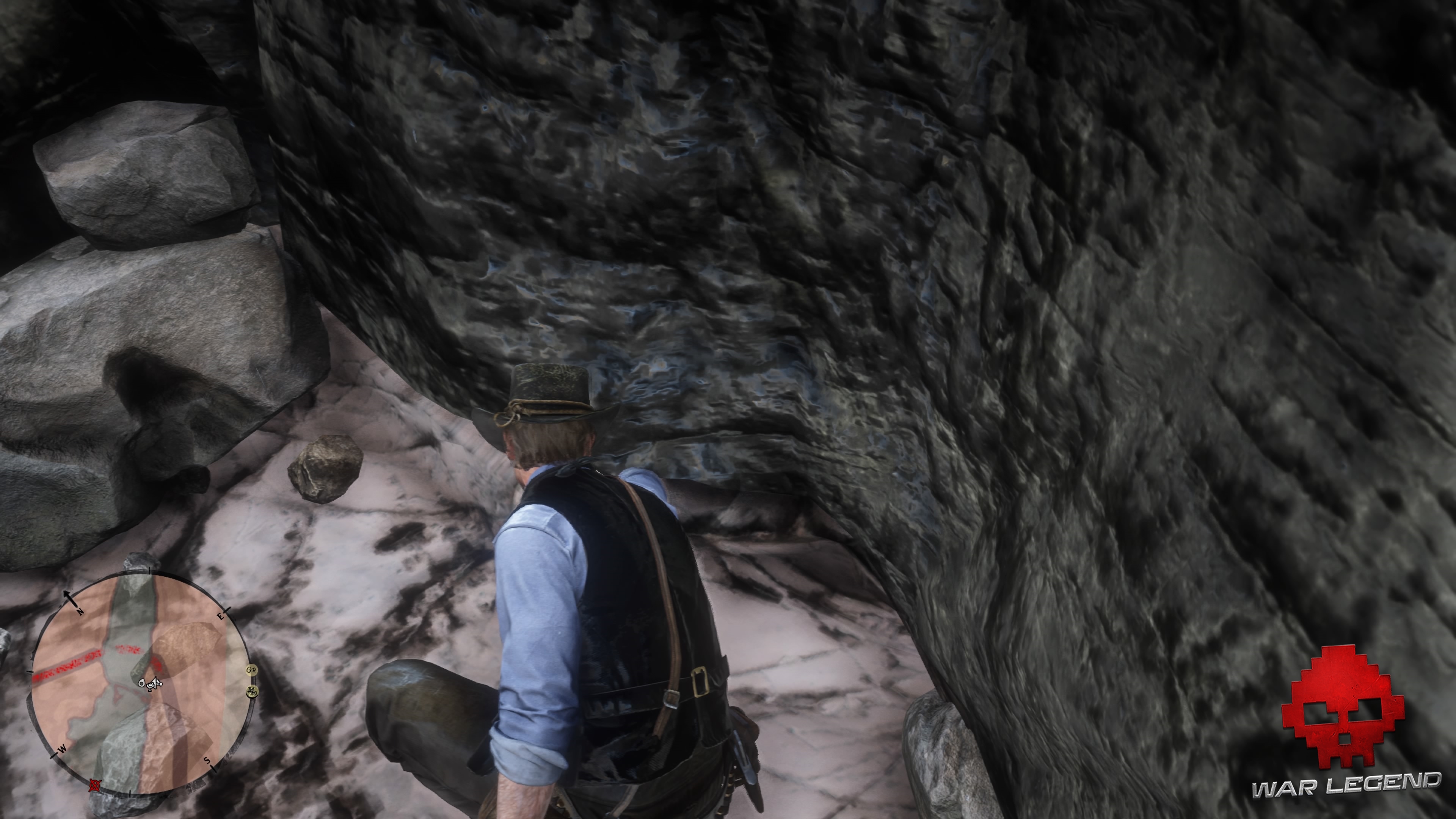Toggle the East marker on the compass ring
This screenshot has height=819, width=1456.
coord(220,616)
